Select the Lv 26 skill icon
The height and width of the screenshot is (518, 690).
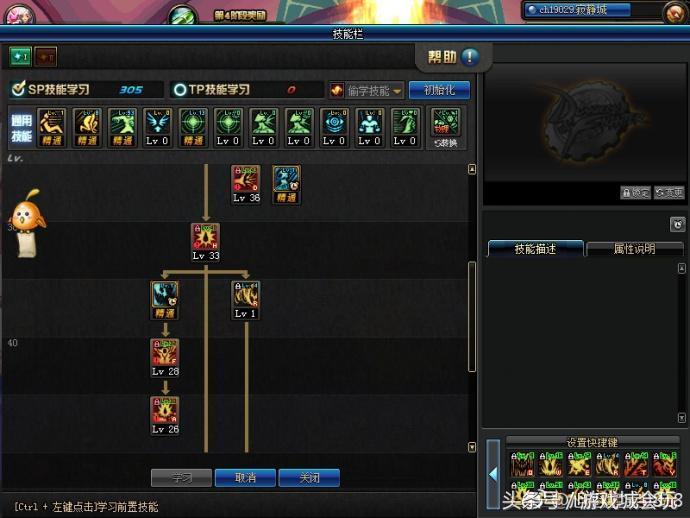point(165,410)
